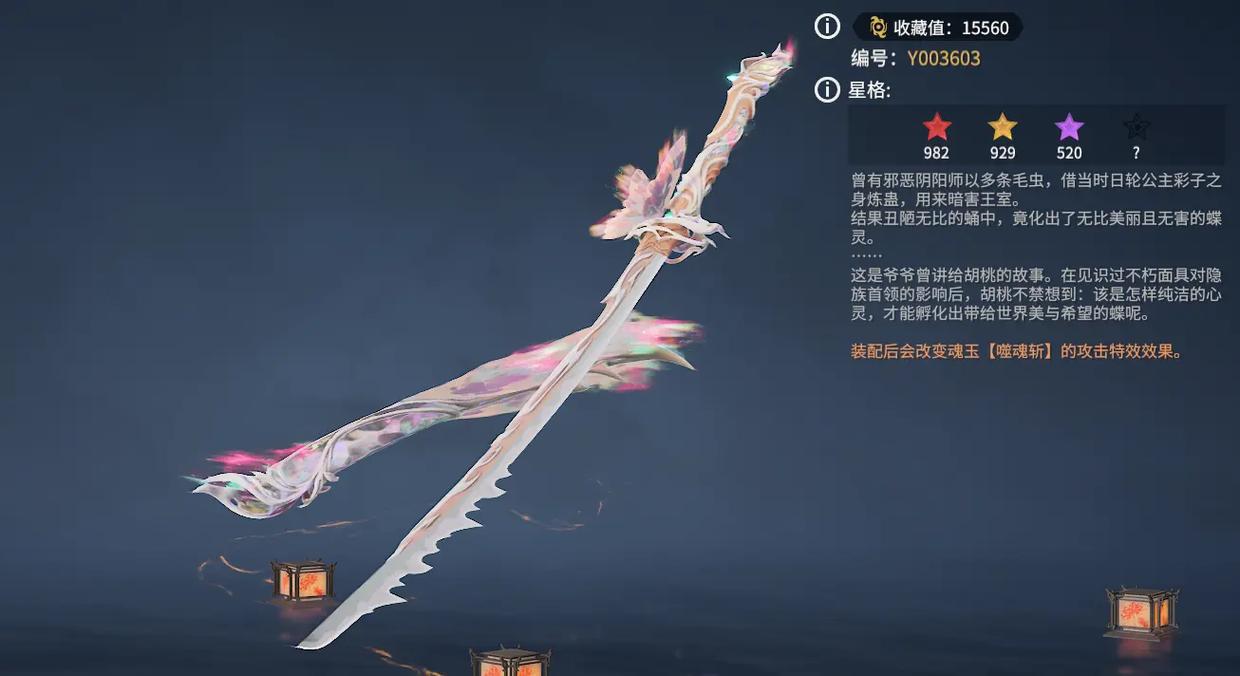Click the info icon next to 星格
The width and height of the screenshot is (1240, 676).
point(827,90)
